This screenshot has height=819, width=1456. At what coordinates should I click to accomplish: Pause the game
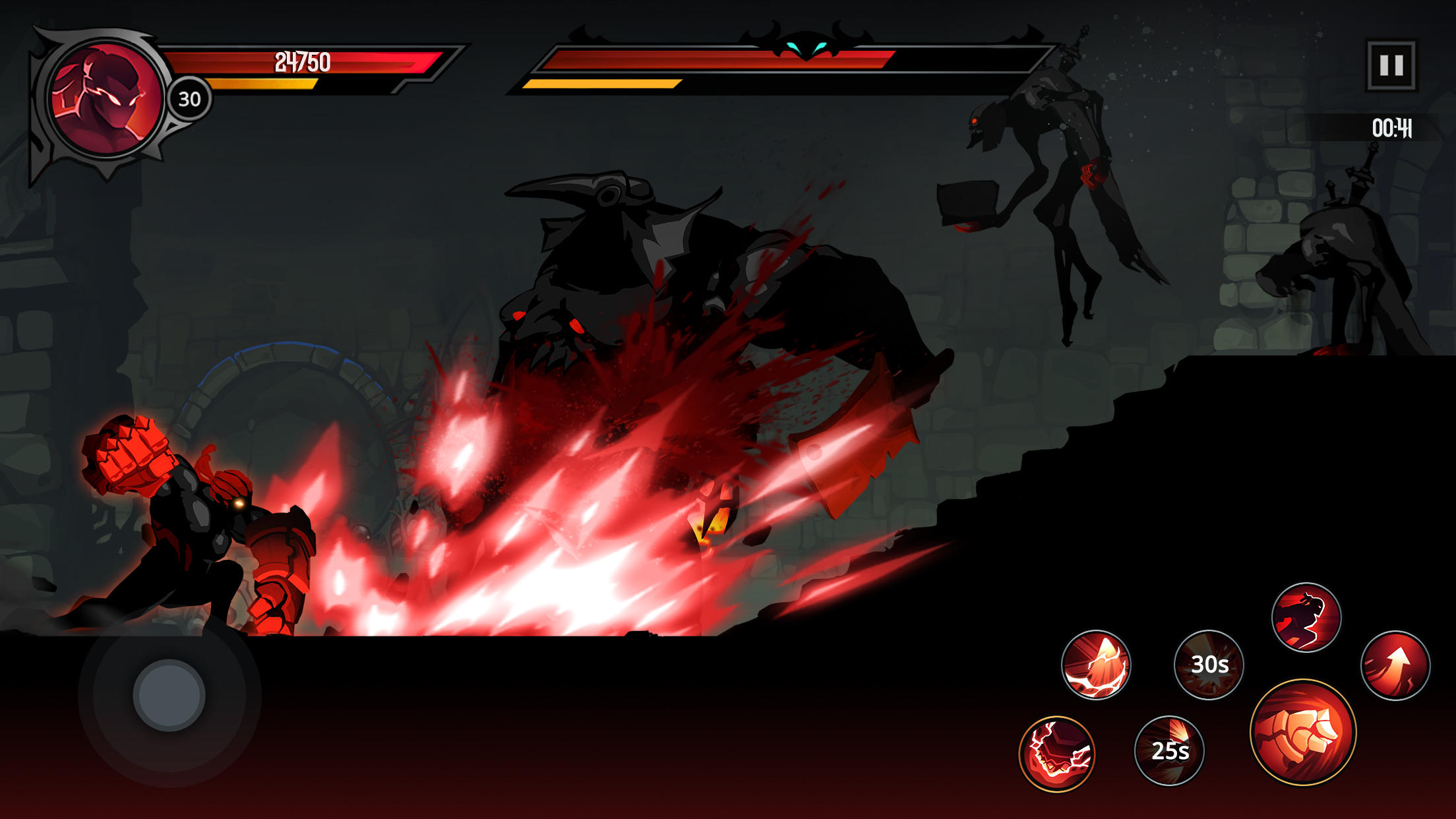point(1391,63)
